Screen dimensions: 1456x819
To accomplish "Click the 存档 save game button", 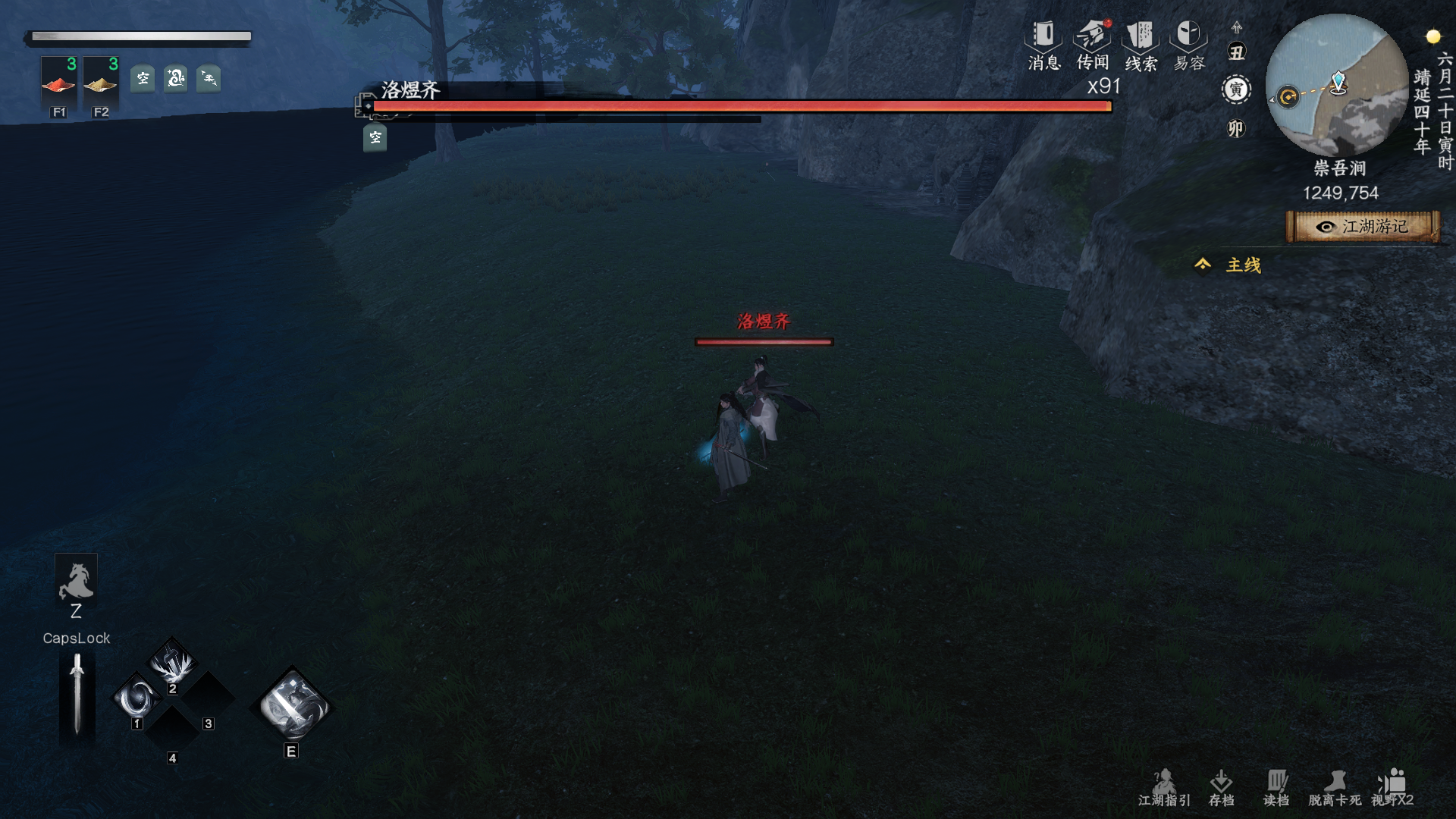I will 1221,788.
